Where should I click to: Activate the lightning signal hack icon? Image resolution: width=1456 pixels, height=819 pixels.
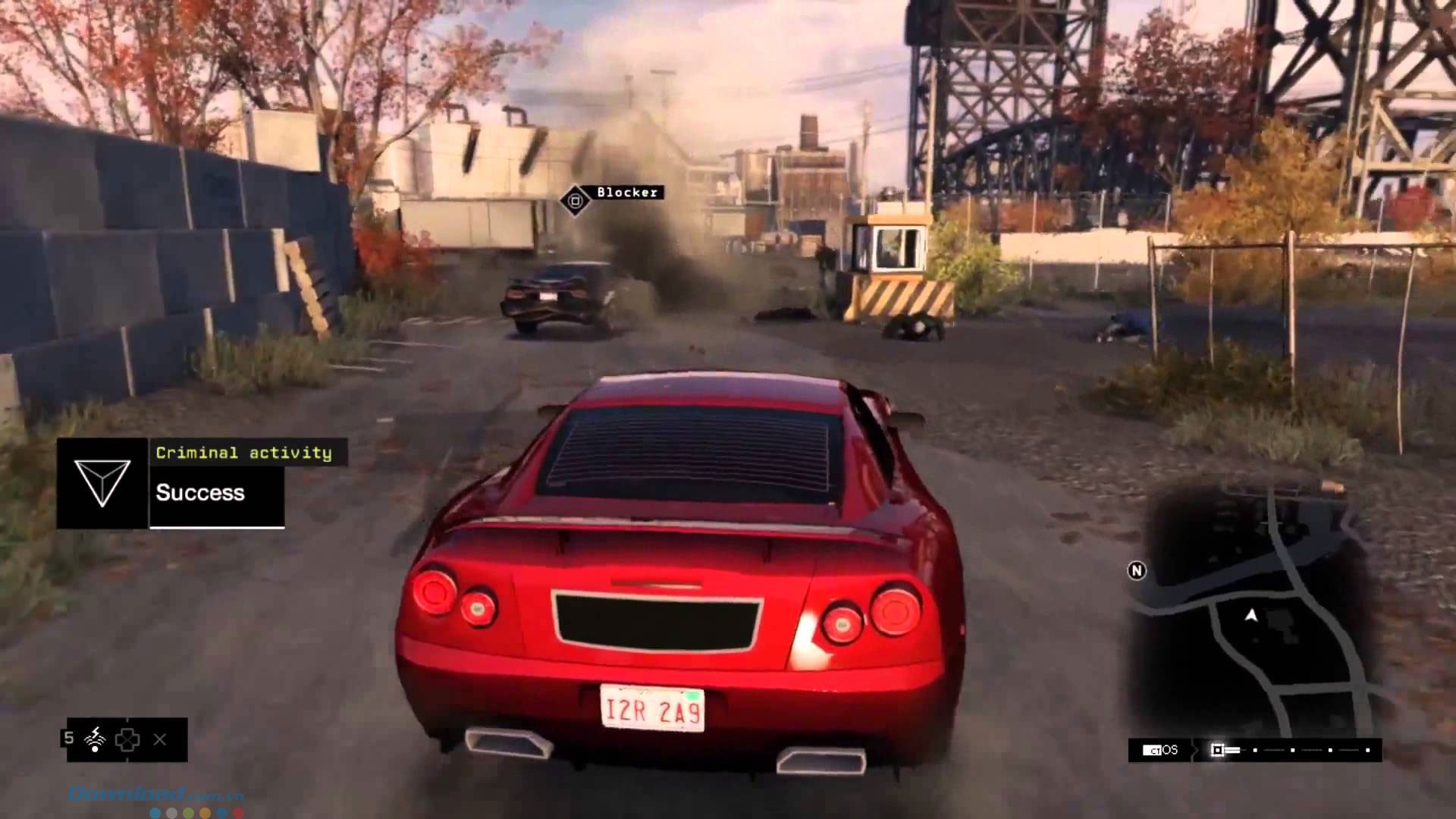pyautogui.click(x=96, y=739)
